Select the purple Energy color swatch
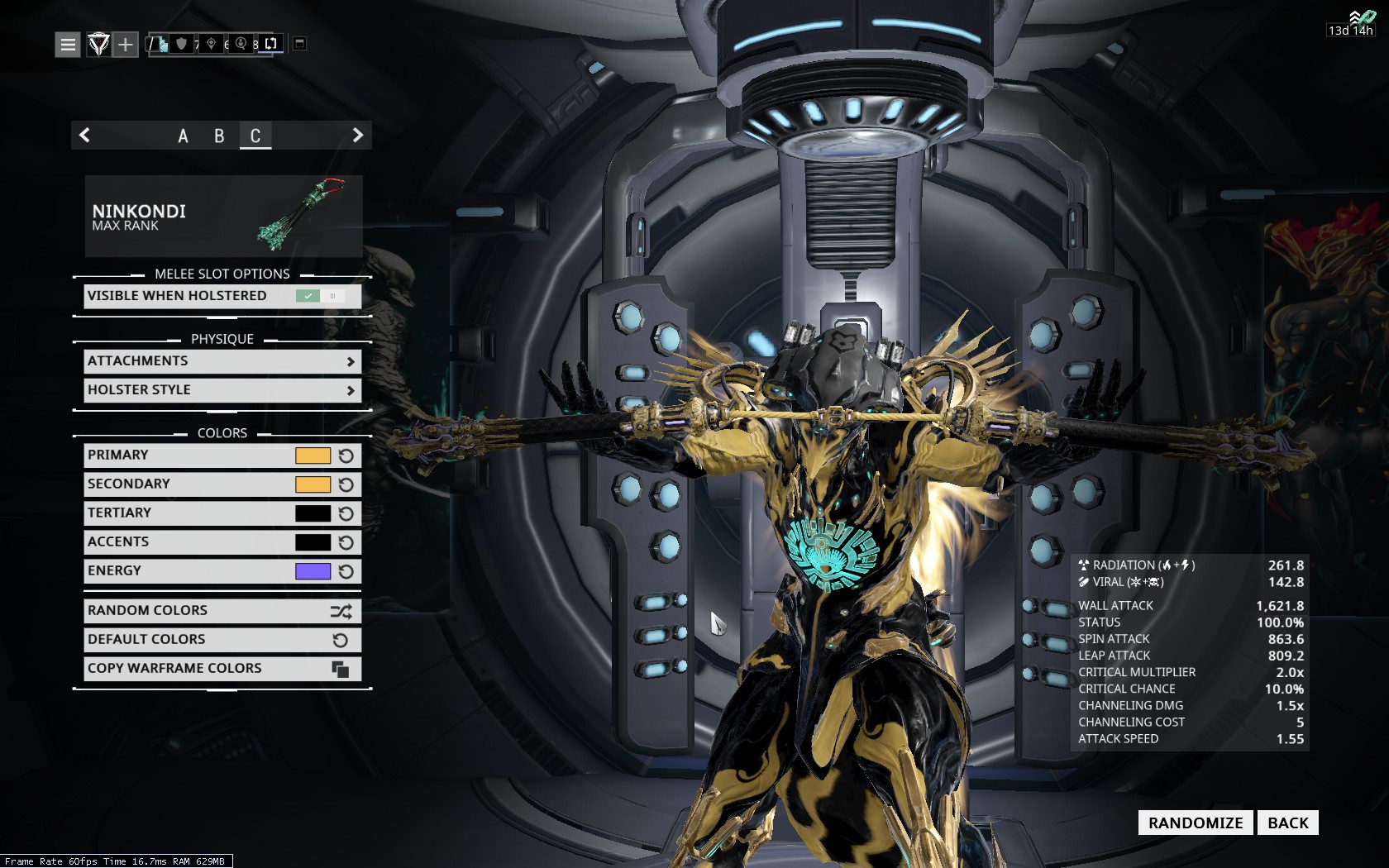This screenshot has width=1389, height=868. (x=313, y=571)
